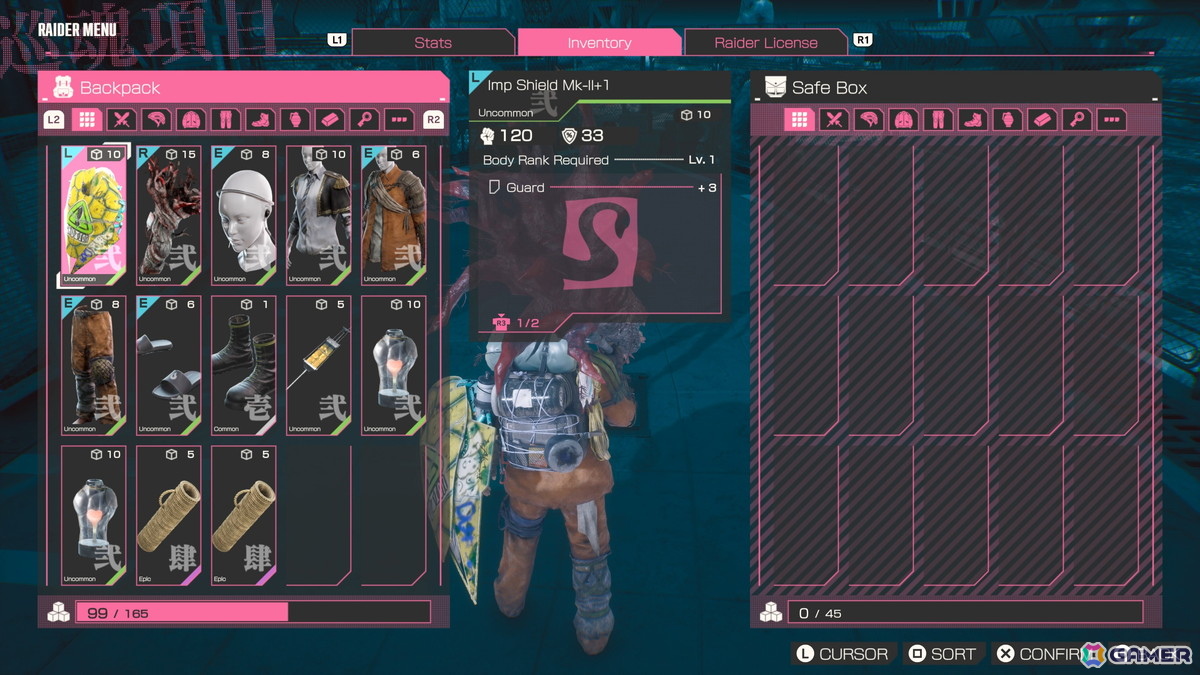
Task: Select the yellow syringe item
Action: [x=318, y=365]
